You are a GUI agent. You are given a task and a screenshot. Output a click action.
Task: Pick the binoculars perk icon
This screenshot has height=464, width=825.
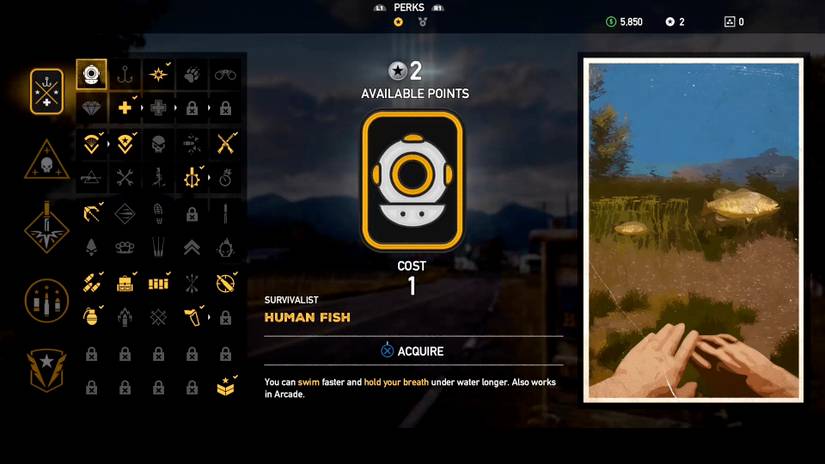pos(226,74)
